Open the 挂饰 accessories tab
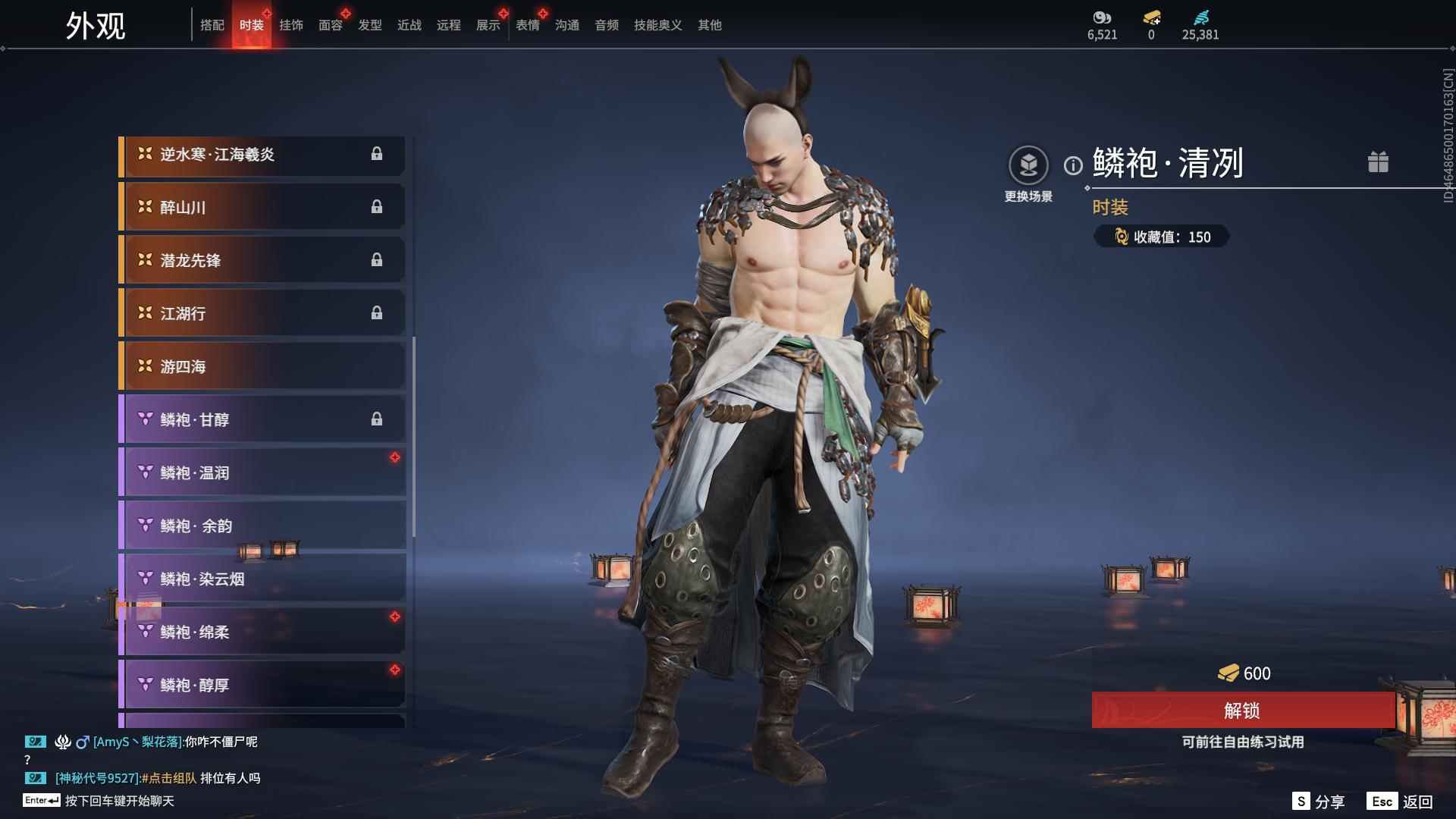 click(x=291, y=25)
